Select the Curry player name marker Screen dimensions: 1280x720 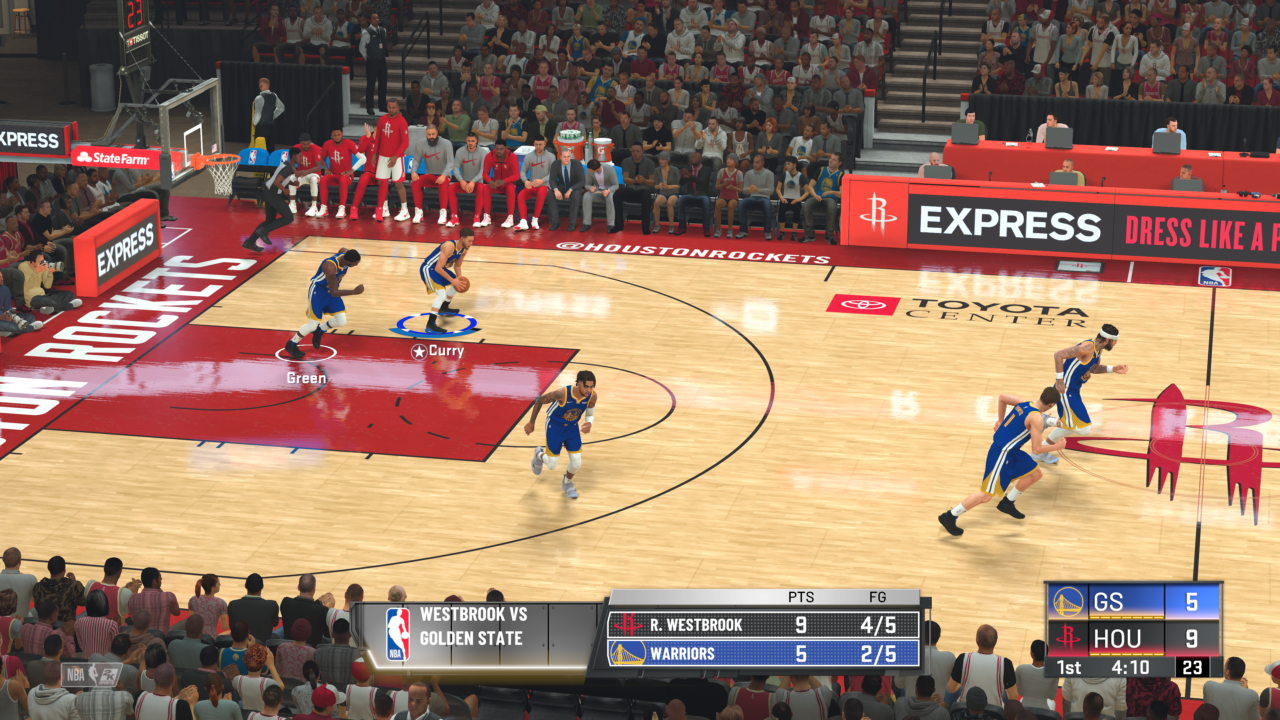[x=438, y=351]
